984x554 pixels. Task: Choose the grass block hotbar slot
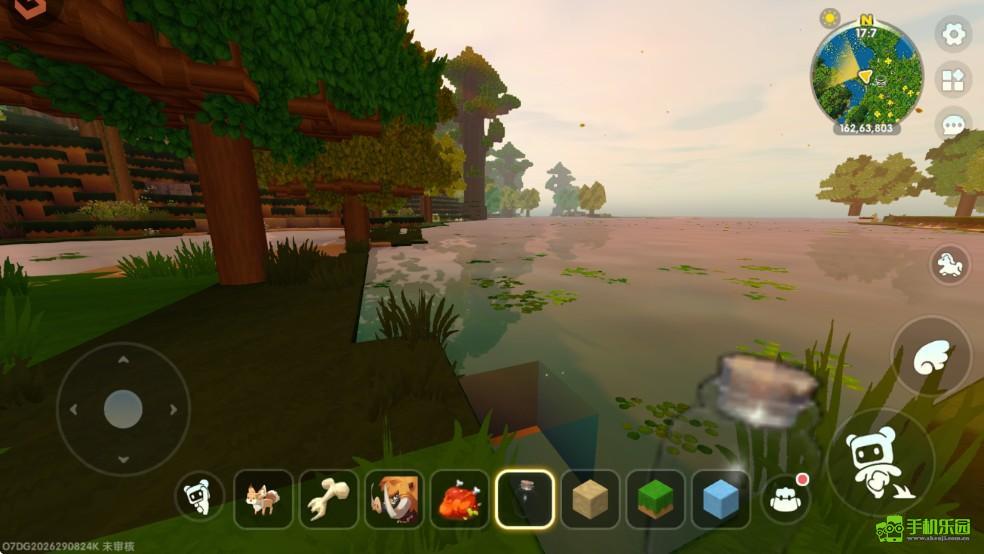tap(655, 498)
